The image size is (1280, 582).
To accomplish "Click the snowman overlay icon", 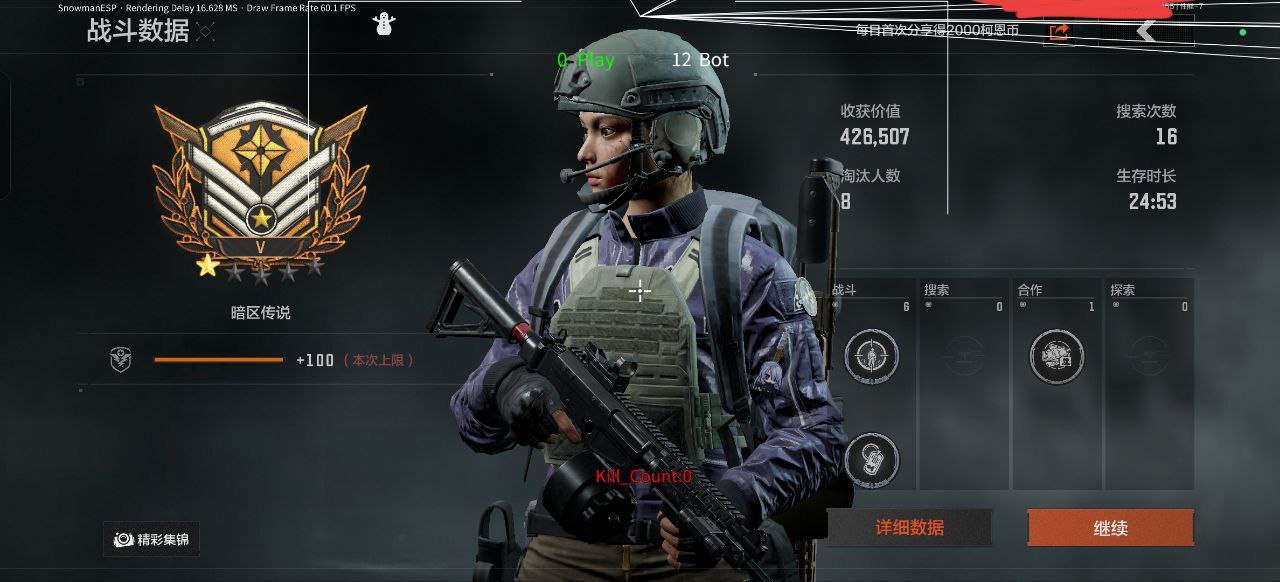I will click(x=383, y=24).
